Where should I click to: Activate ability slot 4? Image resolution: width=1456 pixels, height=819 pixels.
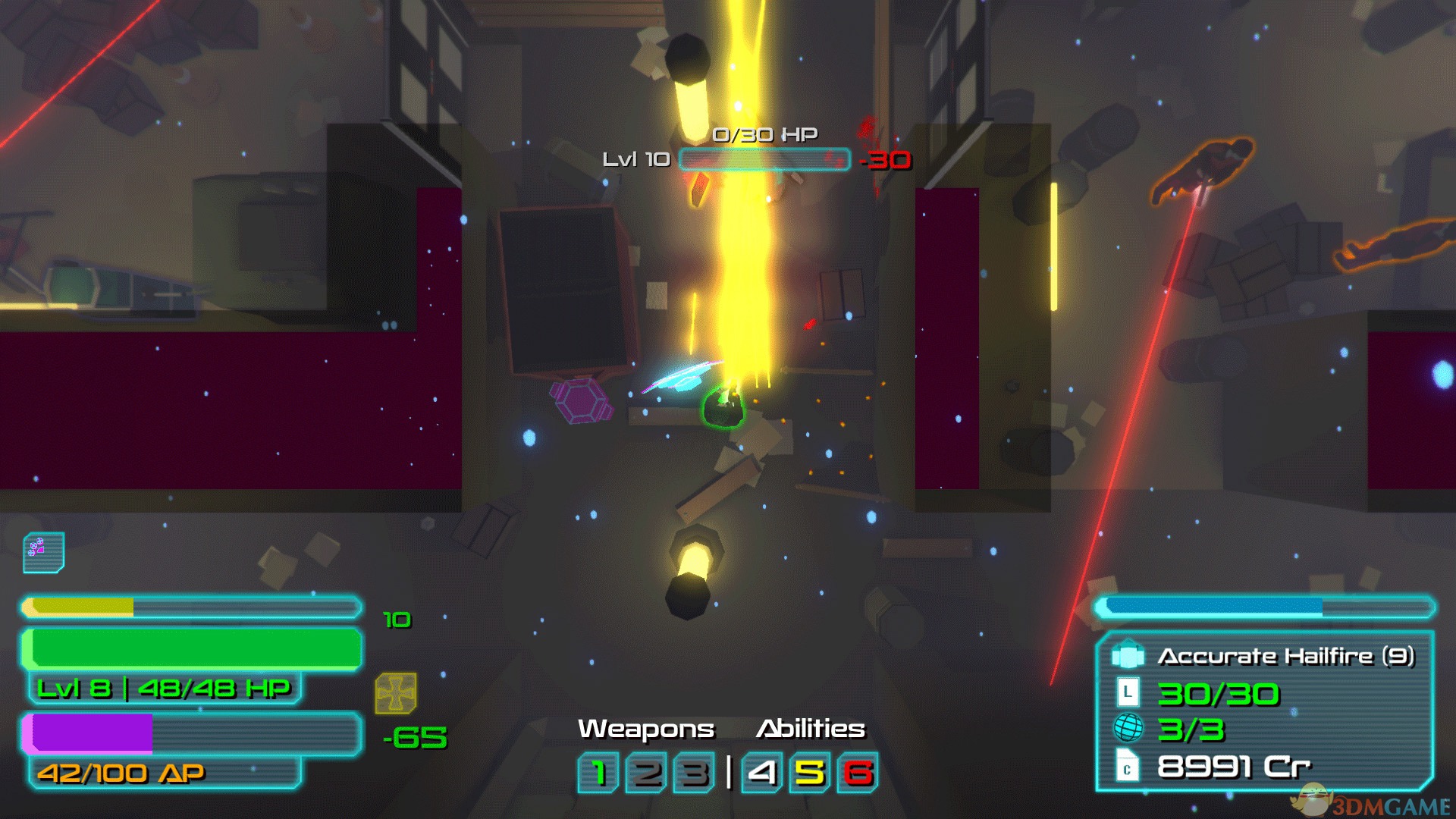coord(762,773)
